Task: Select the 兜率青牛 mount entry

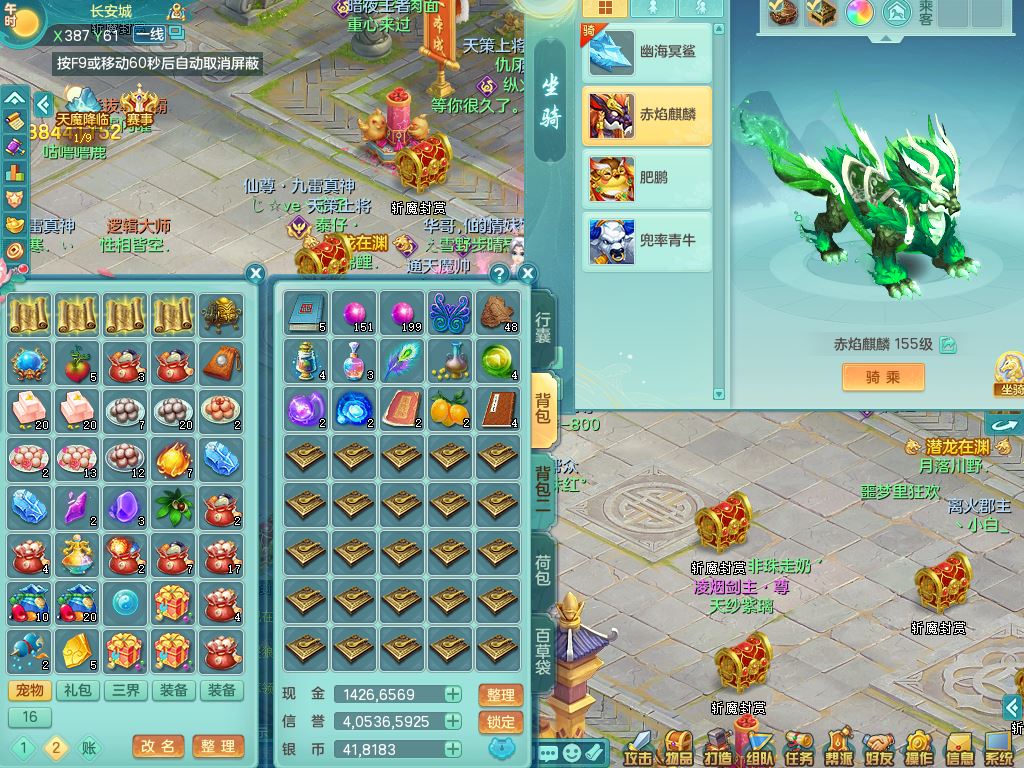Action: [647, 241]
